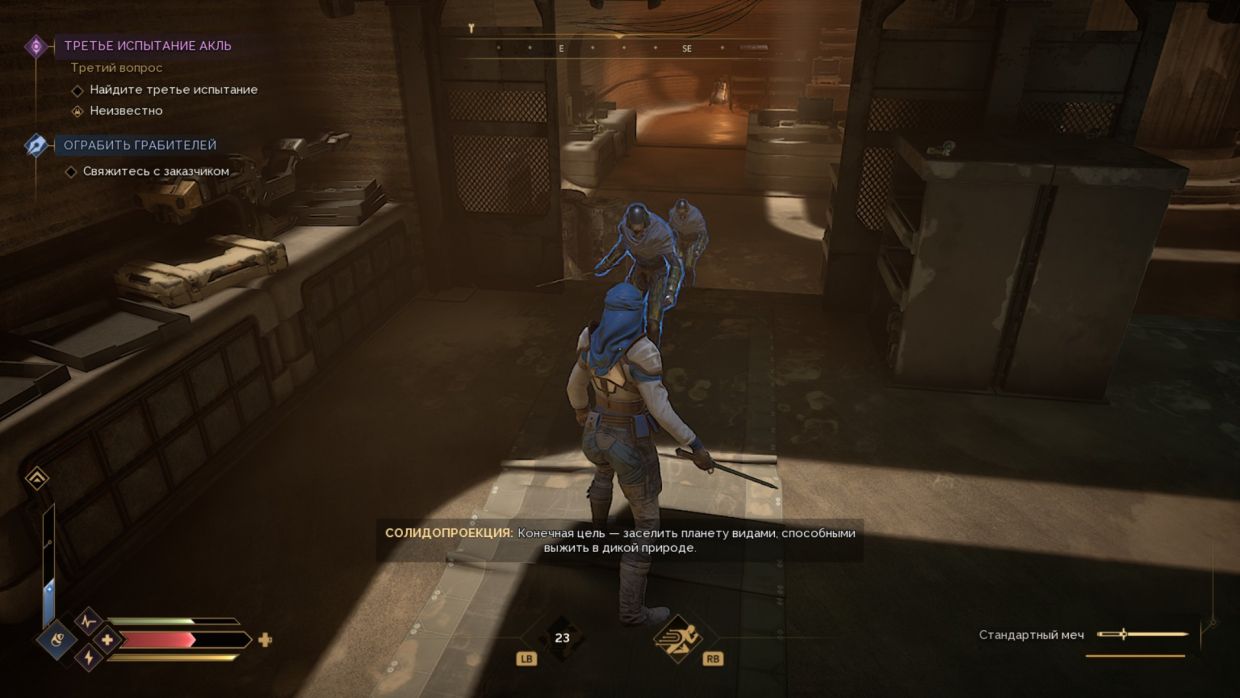
Task: Click the compass strip showing E and SE
Action: click(620, 48)
